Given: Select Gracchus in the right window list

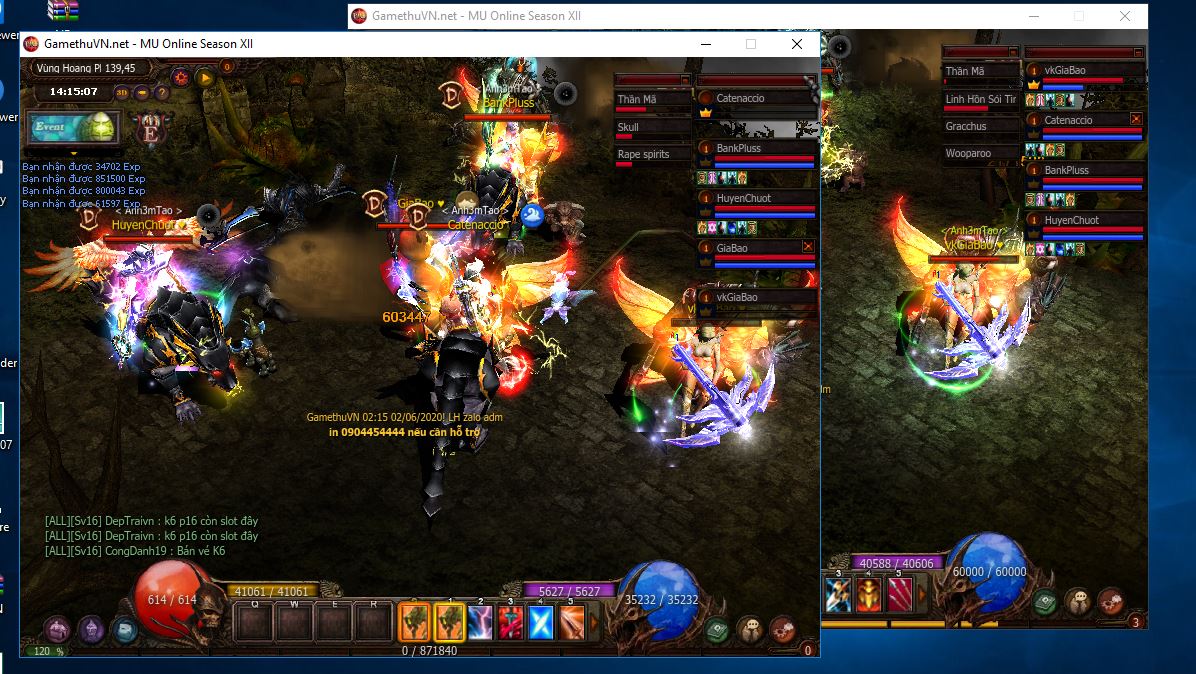Looking at the screenshot, I should [x=966, y=126].
